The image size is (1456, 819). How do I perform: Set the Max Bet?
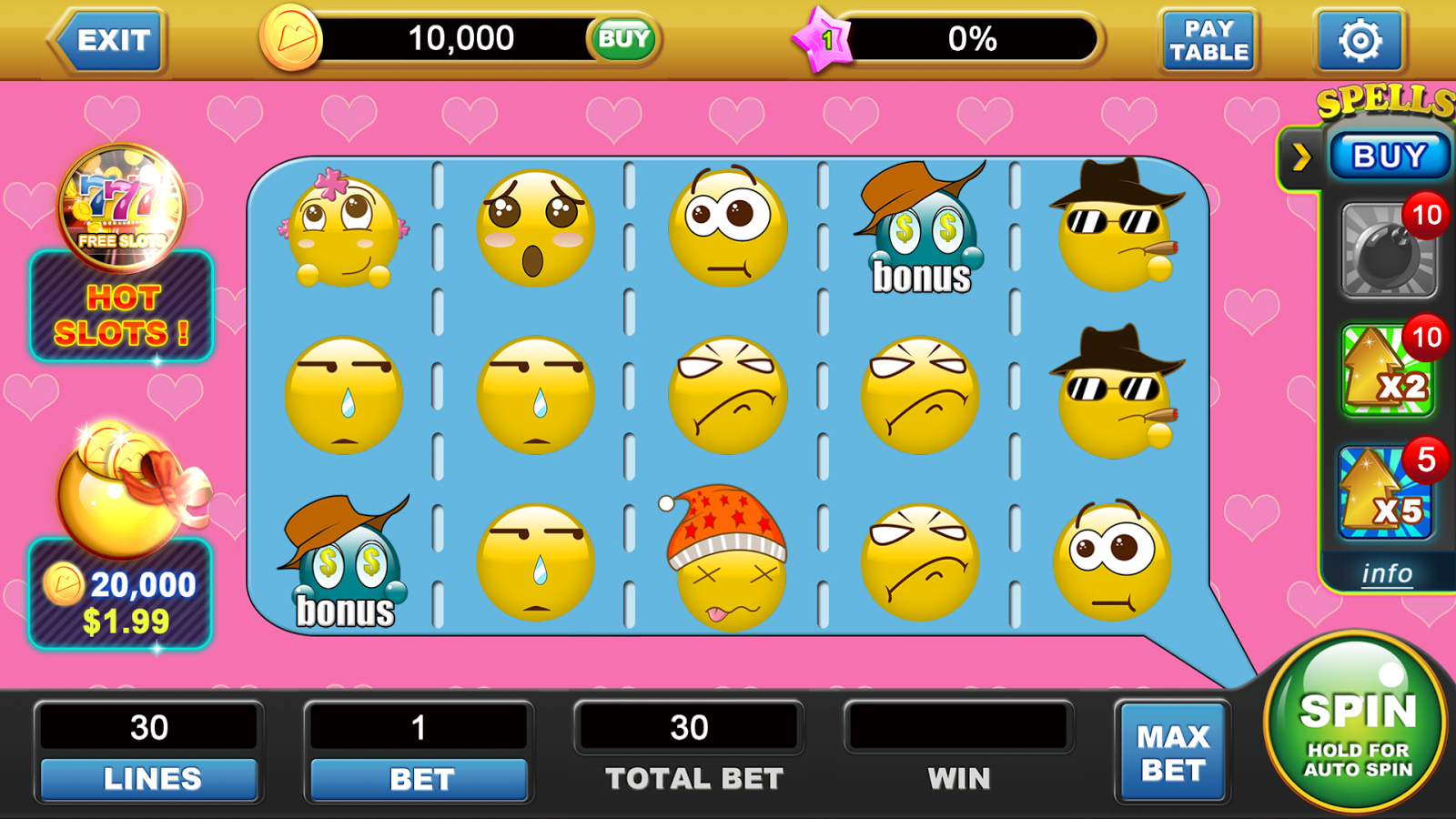click(x=1172, y=753)
